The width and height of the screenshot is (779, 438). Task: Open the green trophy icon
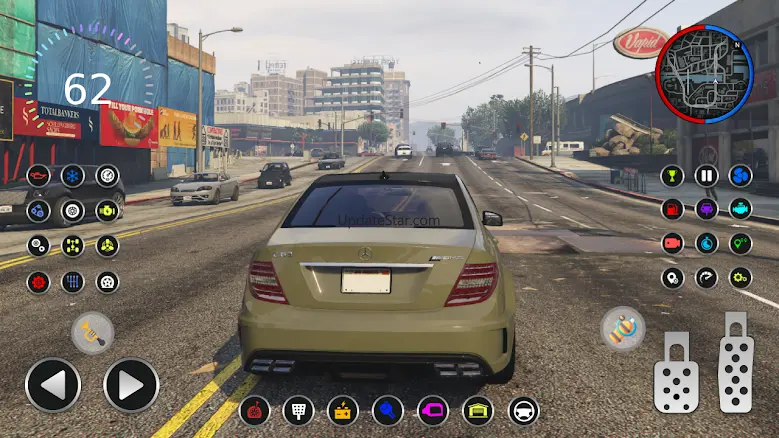[673, 176]
